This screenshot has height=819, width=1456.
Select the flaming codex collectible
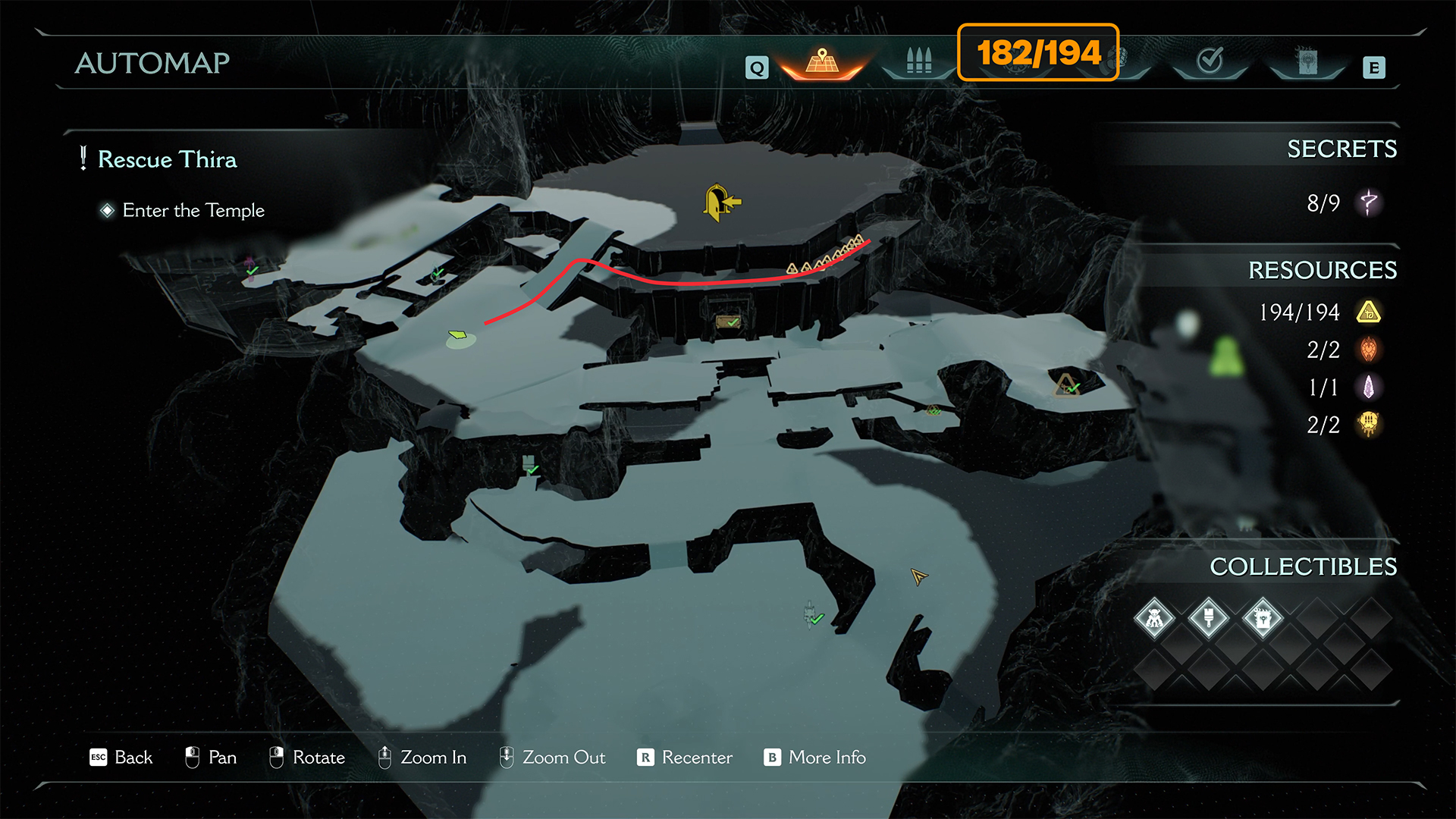pyautogui.click(x=1263, y=619)
